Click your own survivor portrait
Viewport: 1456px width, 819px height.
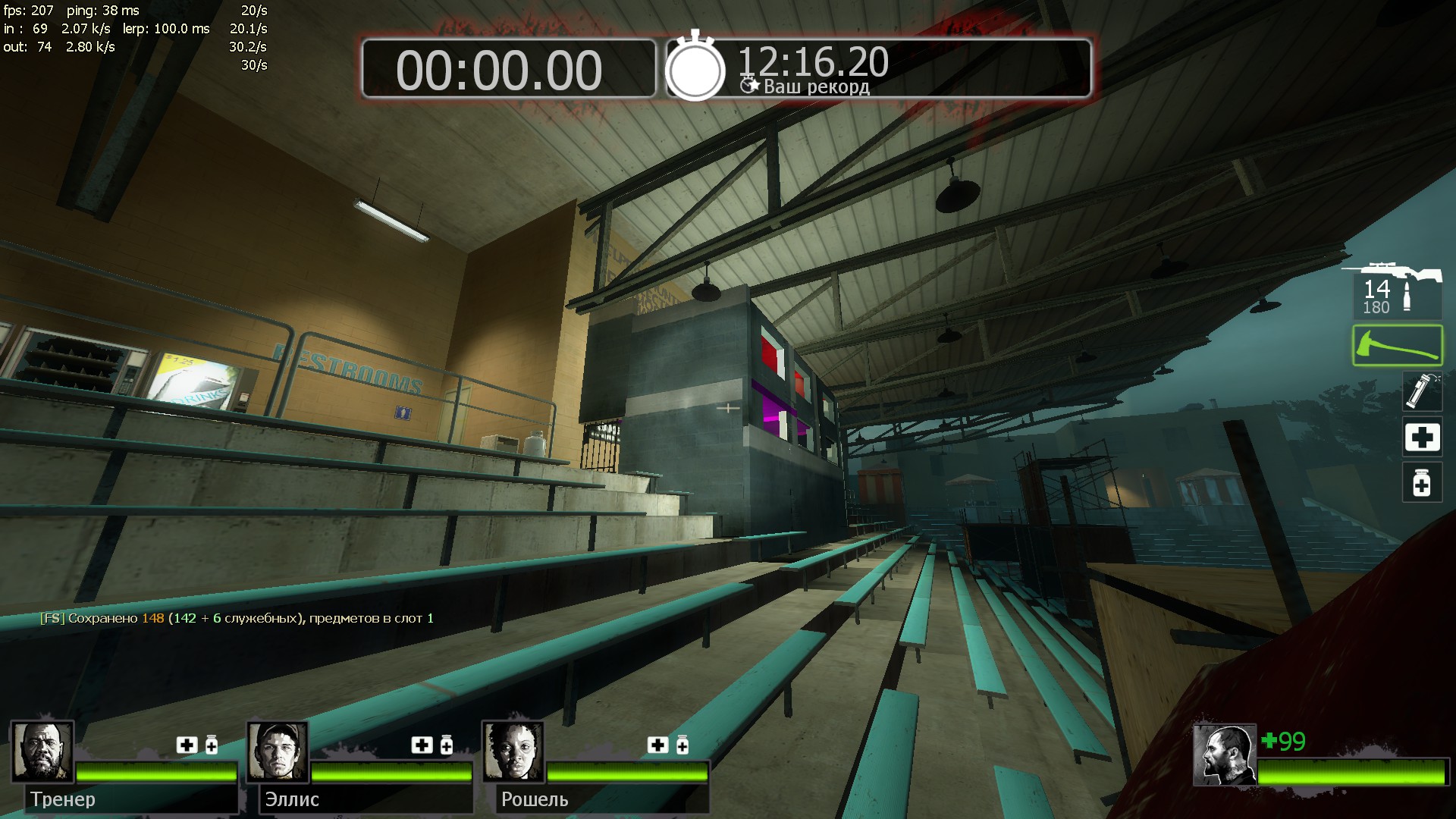[1224, 755]
